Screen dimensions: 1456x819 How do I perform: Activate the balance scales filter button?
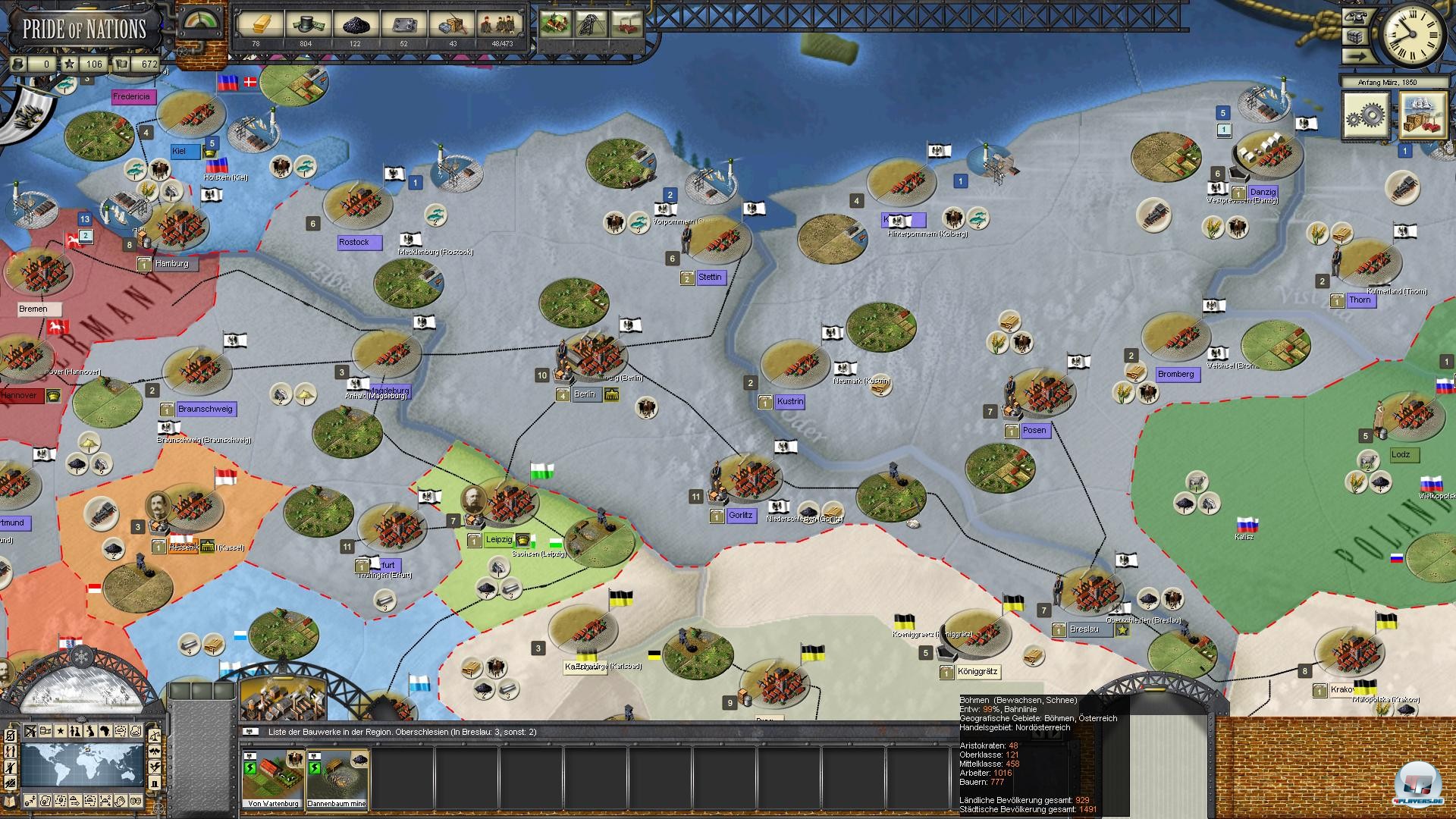pos(154,736)
